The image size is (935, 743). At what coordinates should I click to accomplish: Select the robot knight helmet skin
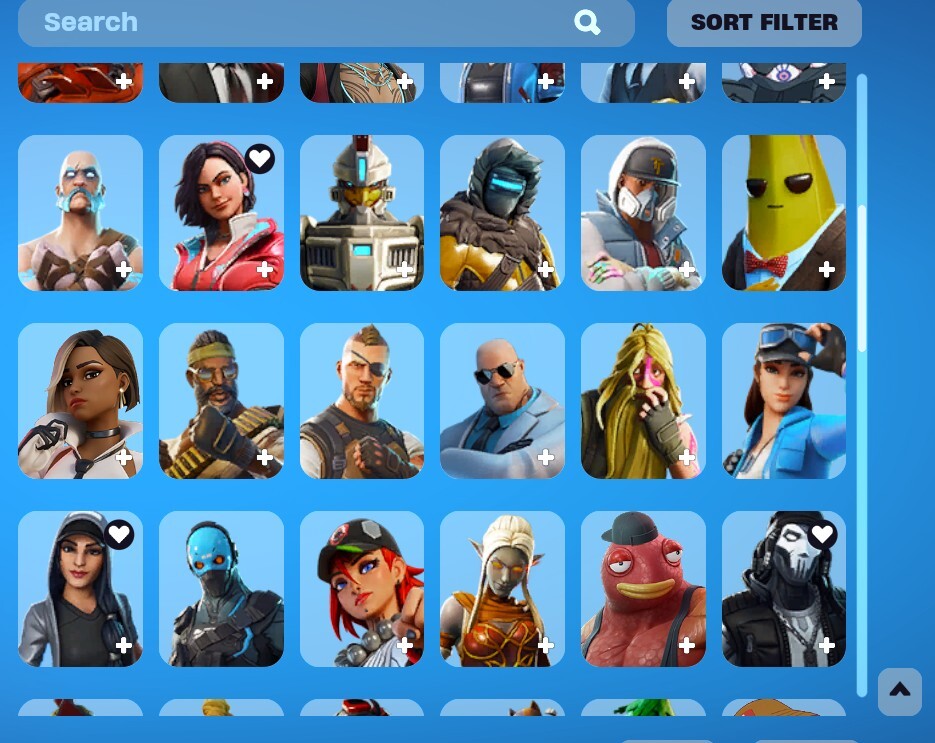click(x=361, y=212)
